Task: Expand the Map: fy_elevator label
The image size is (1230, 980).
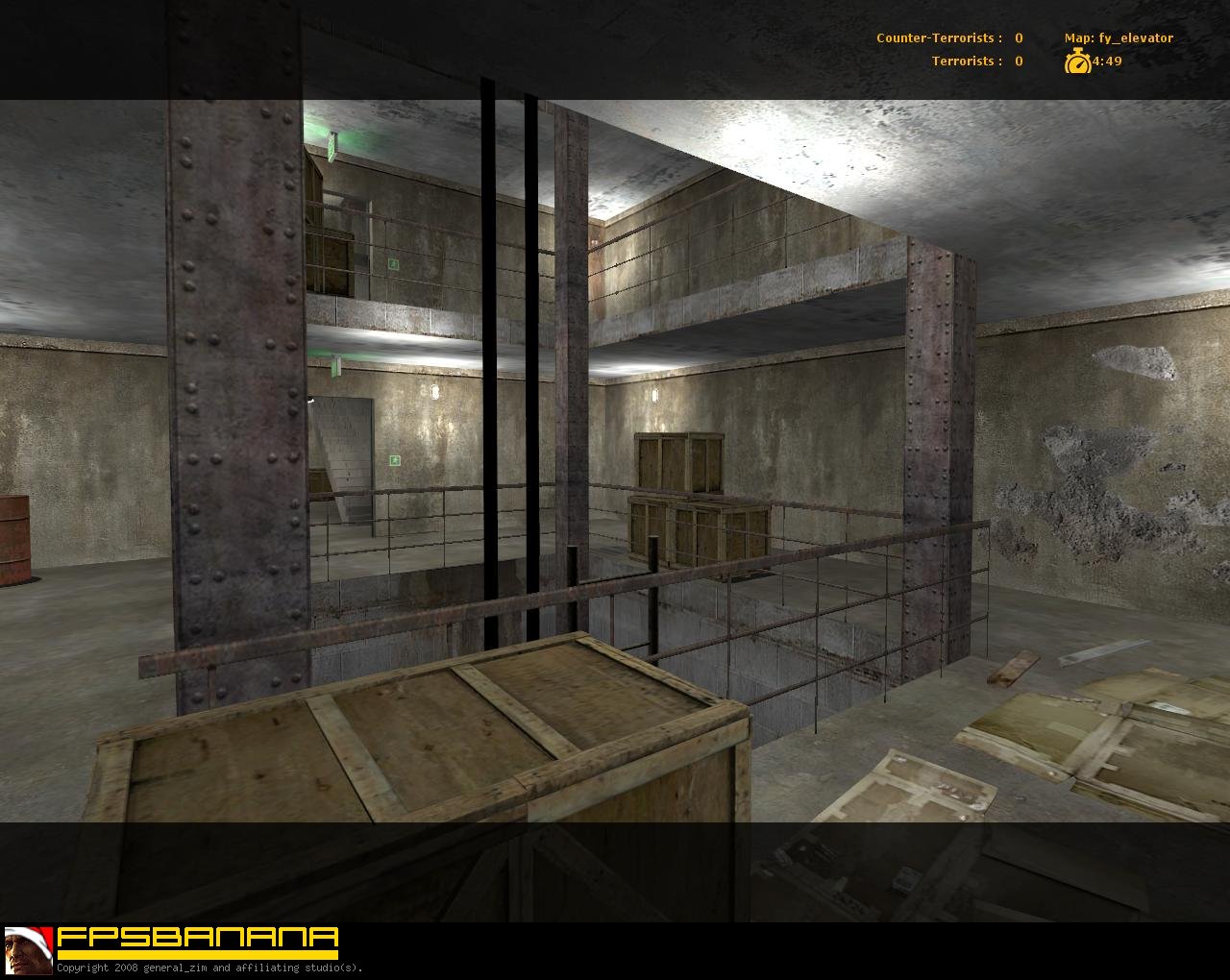Action: (1118, 37)
